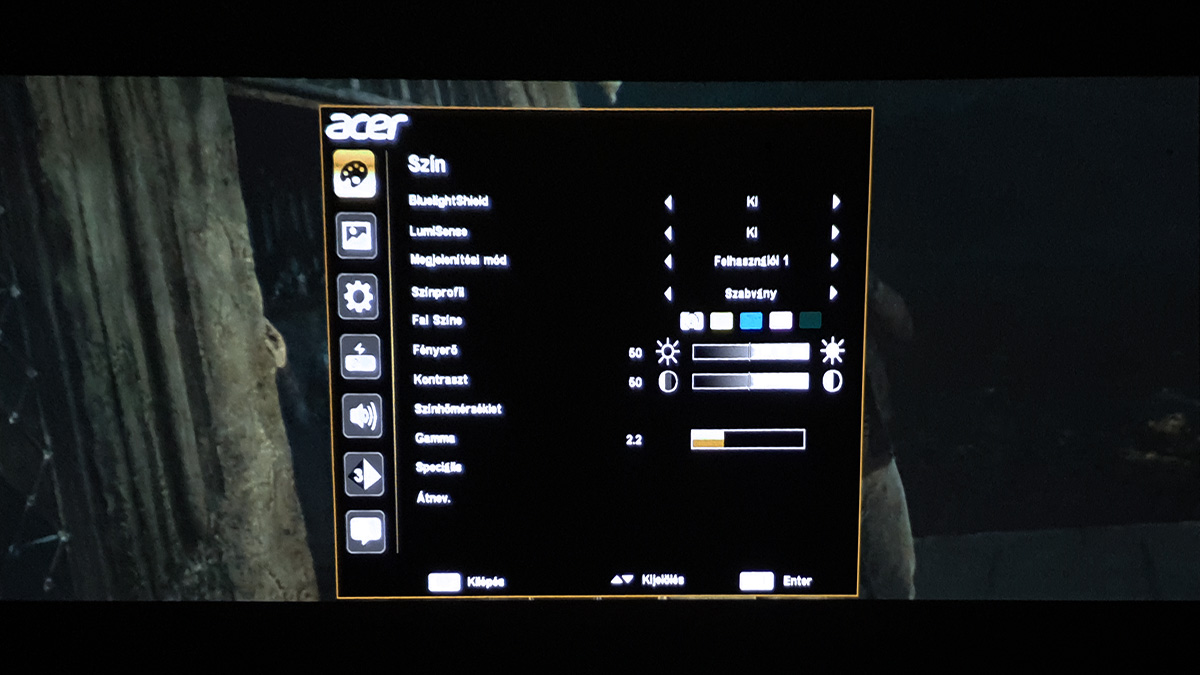Choose the blue wall color swatch
Screen dimensions: 1200x675
751,321
